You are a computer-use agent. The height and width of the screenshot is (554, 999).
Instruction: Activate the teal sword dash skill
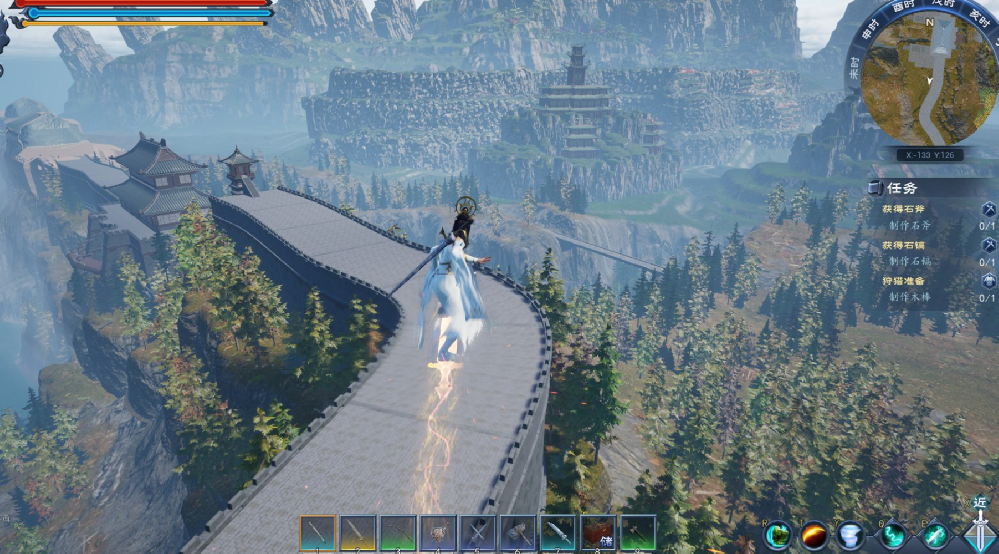coord(935,536)
